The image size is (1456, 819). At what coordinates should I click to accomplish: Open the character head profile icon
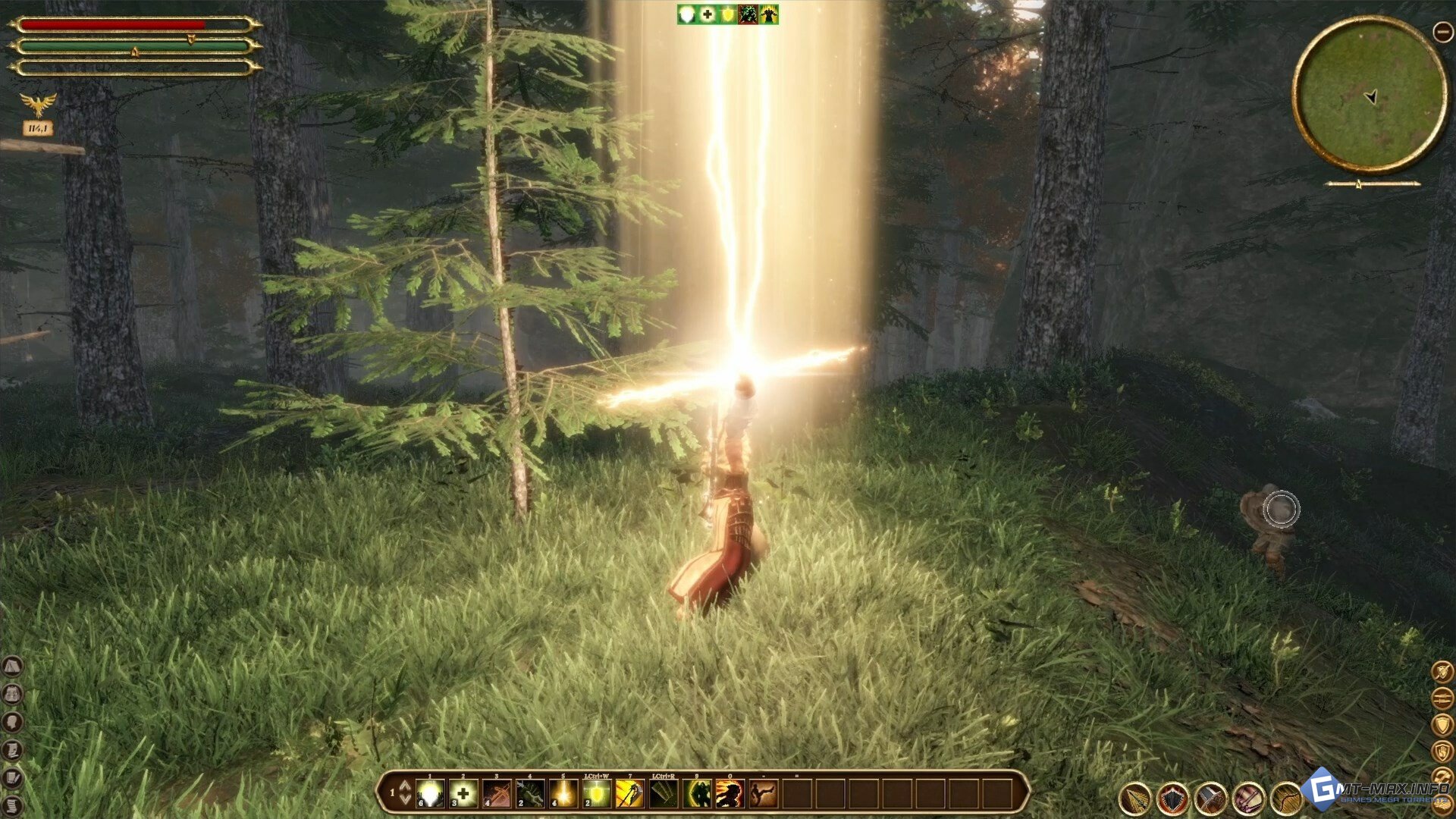pos(12,721)
